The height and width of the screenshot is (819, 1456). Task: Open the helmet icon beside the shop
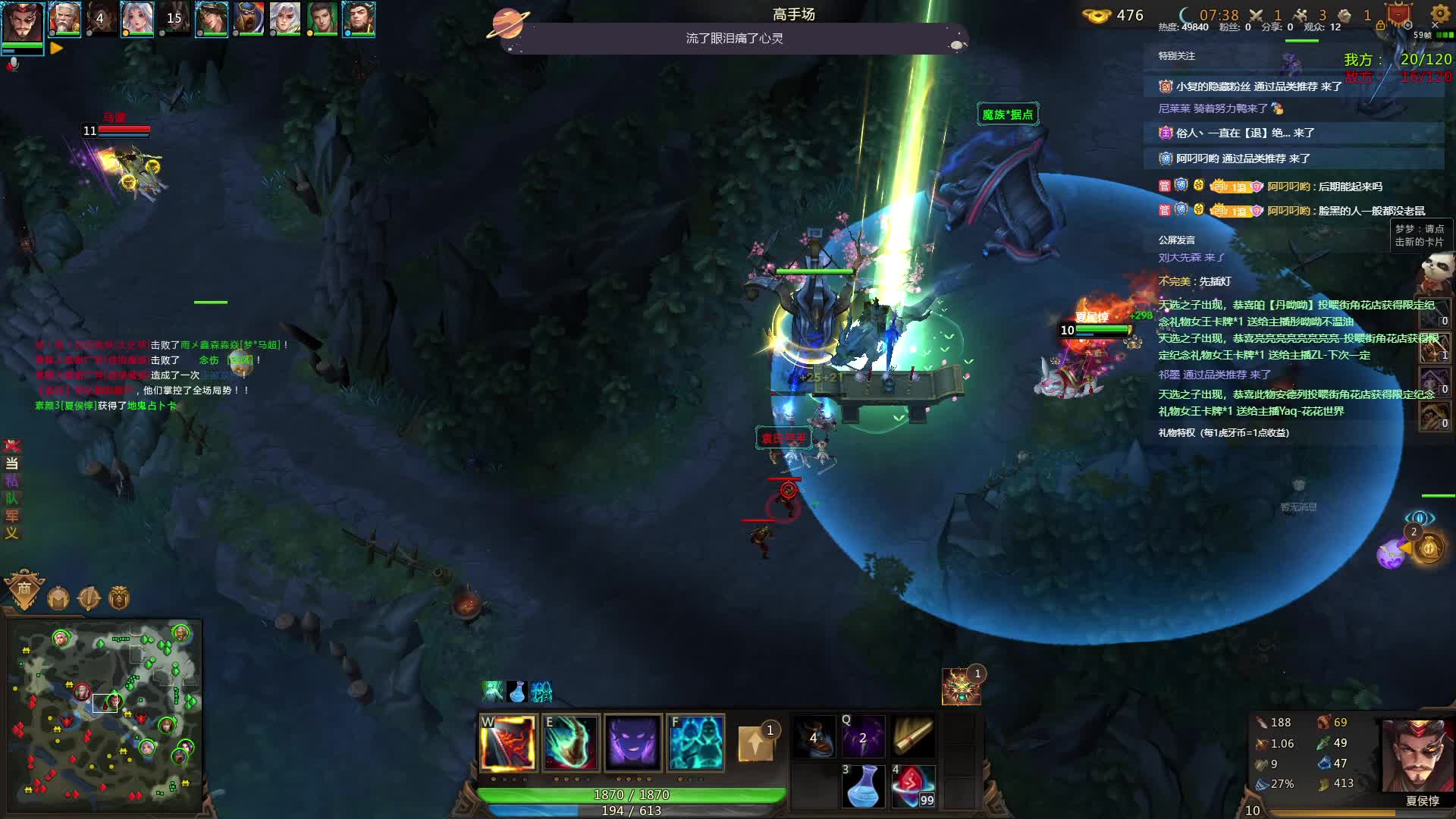tap(58, 598)
